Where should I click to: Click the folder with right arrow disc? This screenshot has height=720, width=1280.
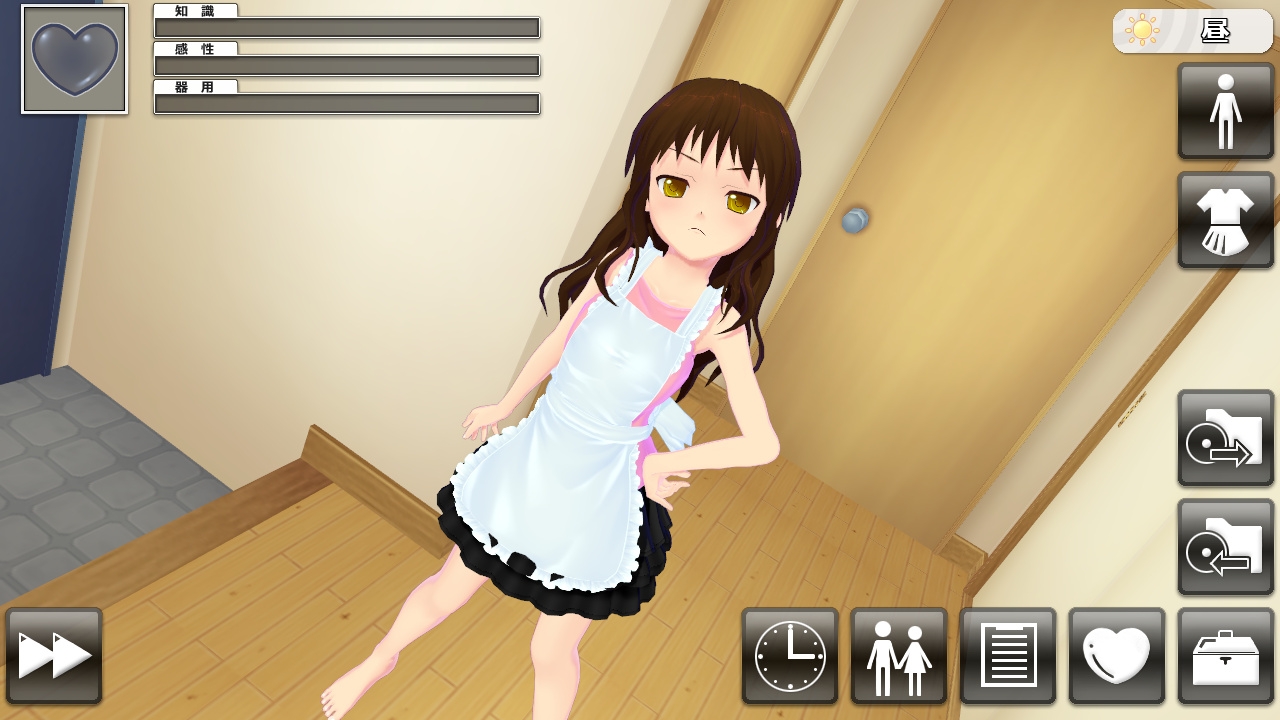pos(1226,438)
